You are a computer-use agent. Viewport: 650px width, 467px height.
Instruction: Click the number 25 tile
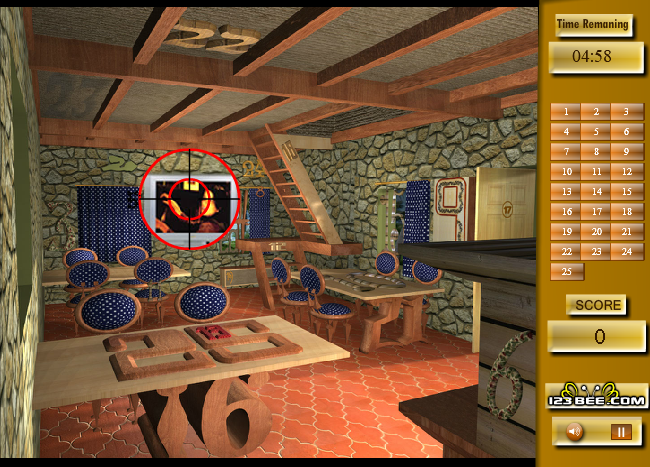[x=566, y=272]
